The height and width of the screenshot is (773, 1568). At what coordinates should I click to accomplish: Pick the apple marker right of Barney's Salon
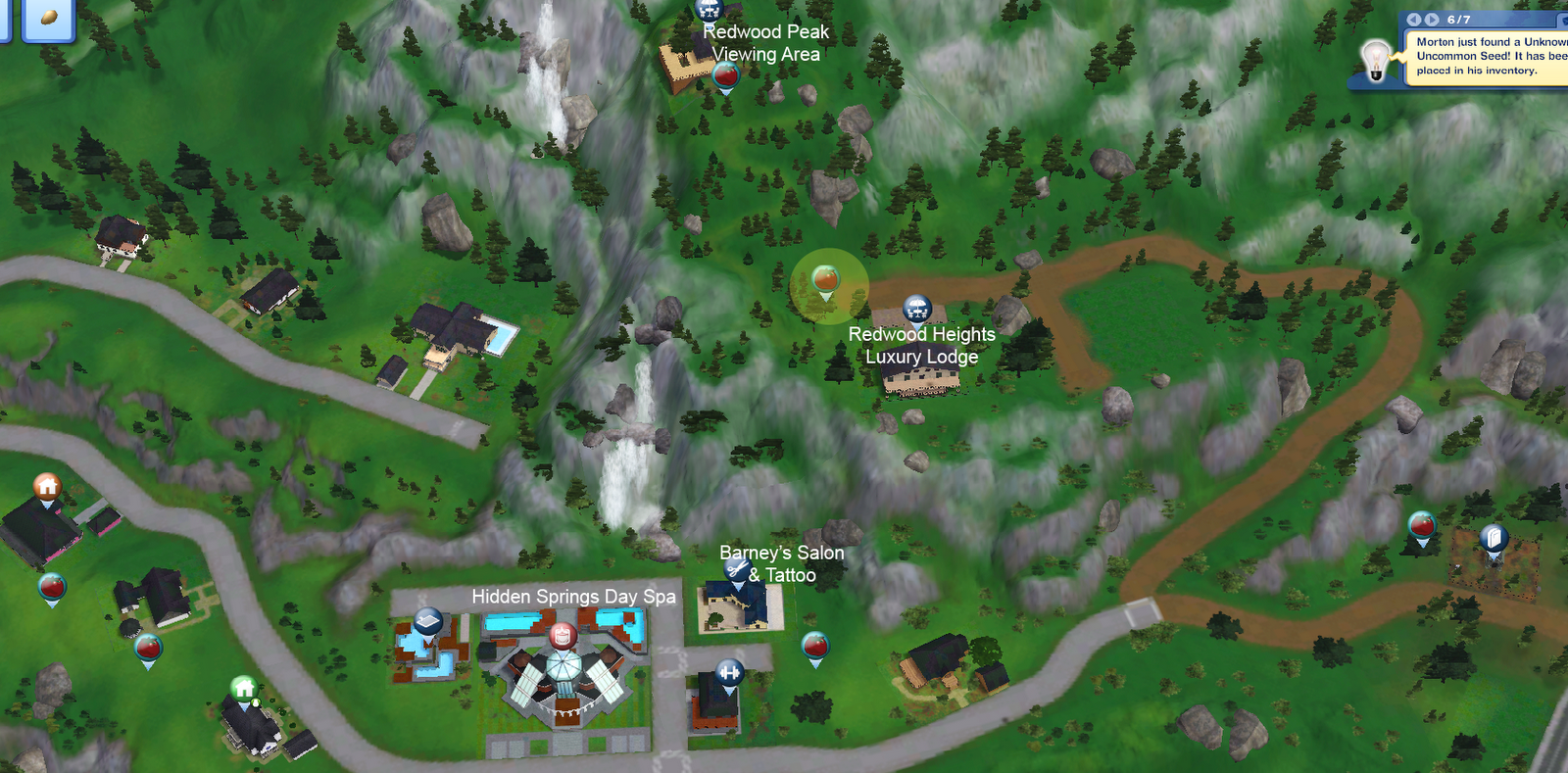click(x=813, y=645)
